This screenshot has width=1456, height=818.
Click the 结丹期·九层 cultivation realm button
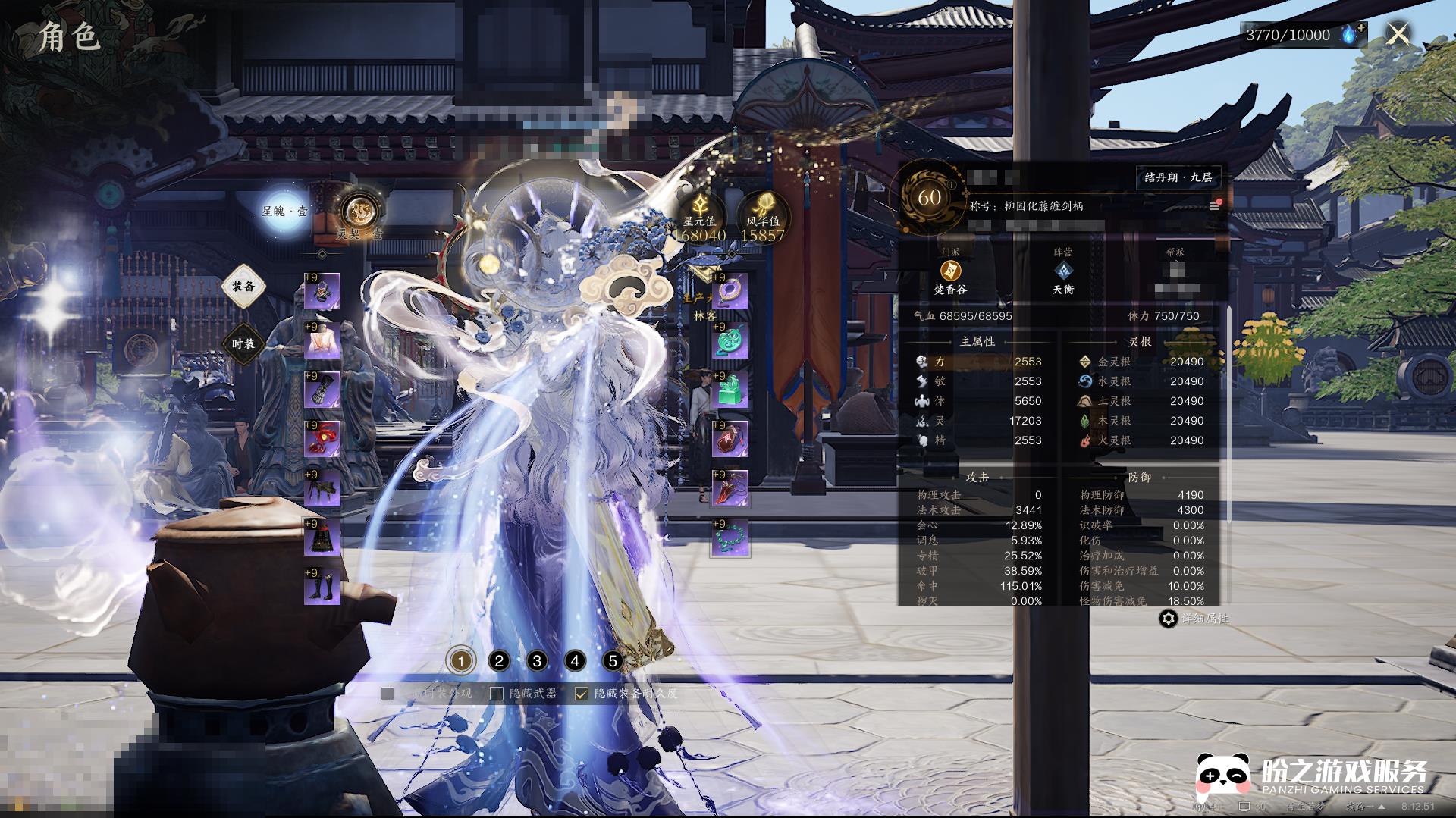point(1178,177)
